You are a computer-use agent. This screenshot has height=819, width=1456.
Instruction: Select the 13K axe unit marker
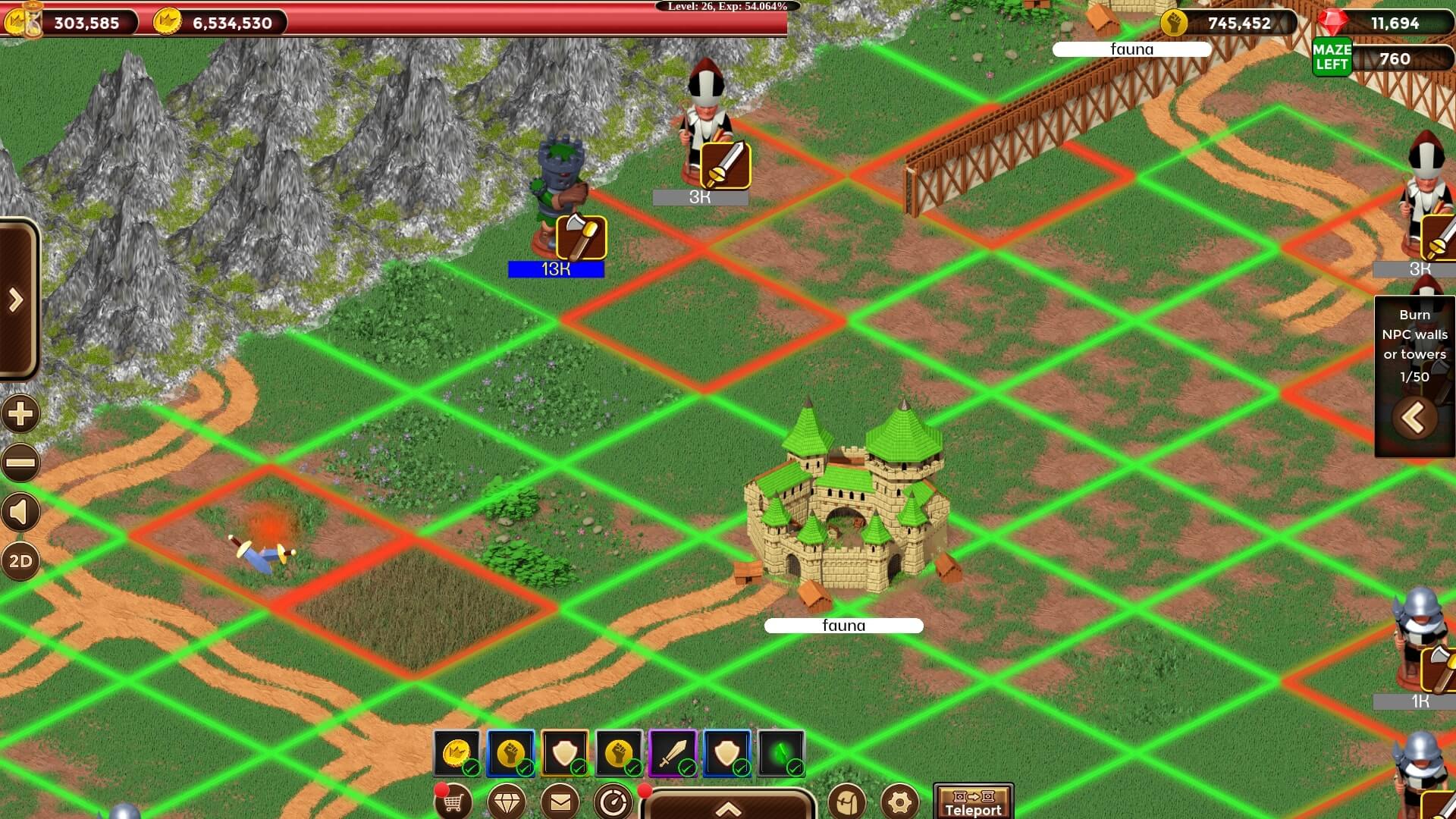pyautogui.click(x=581, y=237)
